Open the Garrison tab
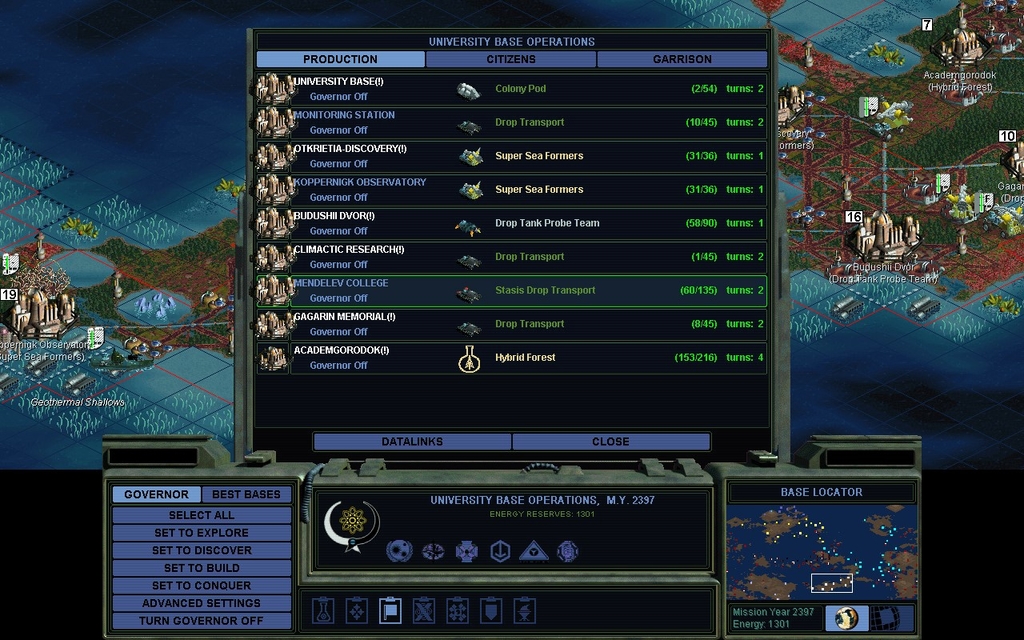1024x640 pixels. (682, 59)
